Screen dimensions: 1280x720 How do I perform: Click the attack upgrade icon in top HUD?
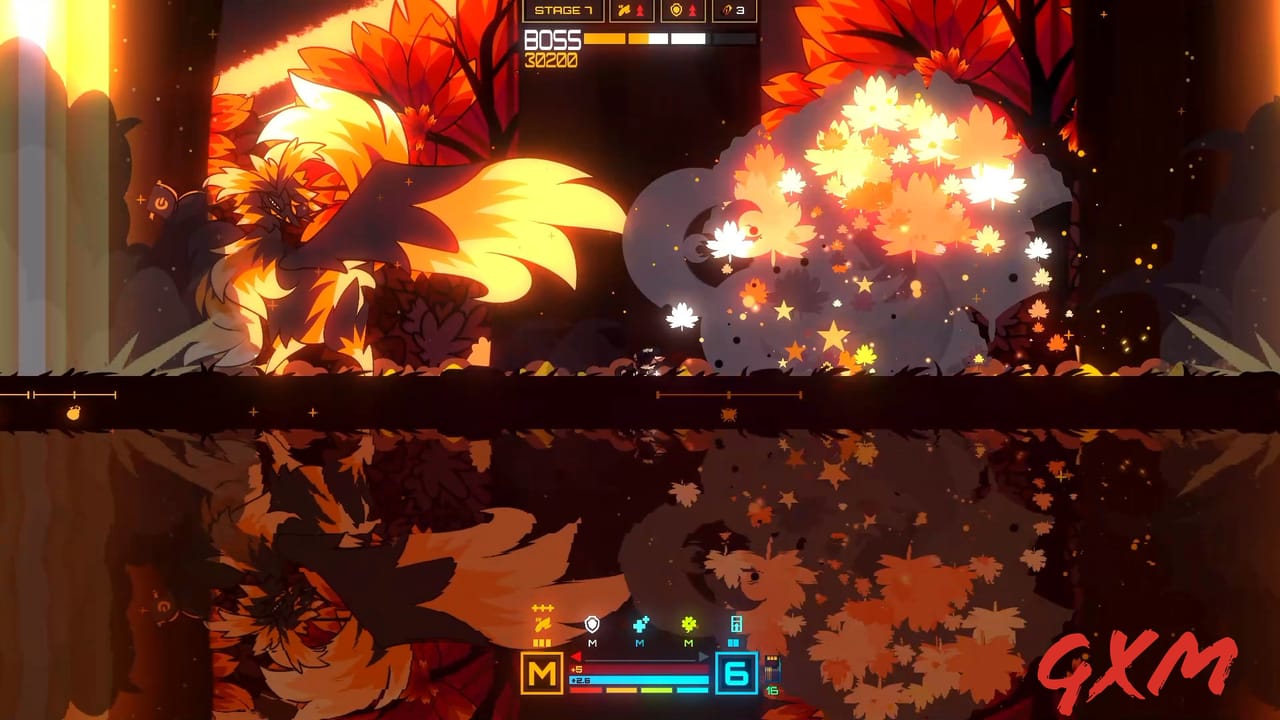[x=624, y=10]
